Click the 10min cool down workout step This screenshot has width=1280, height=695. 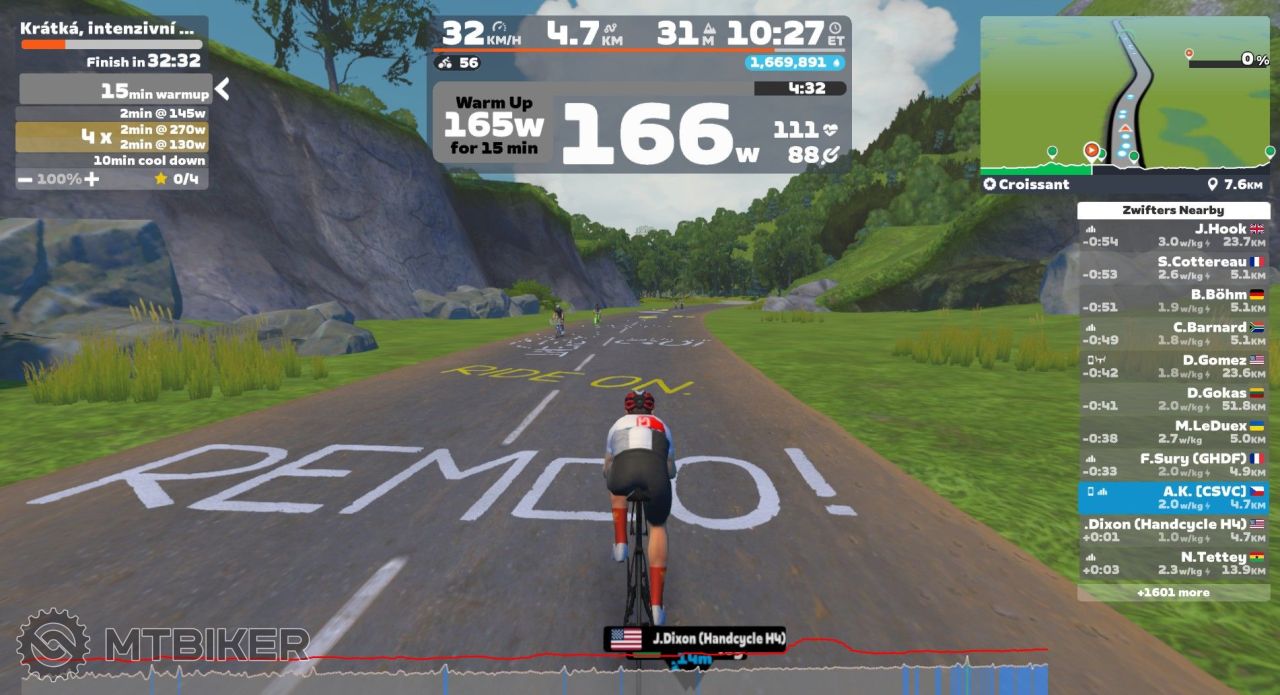tap(112, 160)
